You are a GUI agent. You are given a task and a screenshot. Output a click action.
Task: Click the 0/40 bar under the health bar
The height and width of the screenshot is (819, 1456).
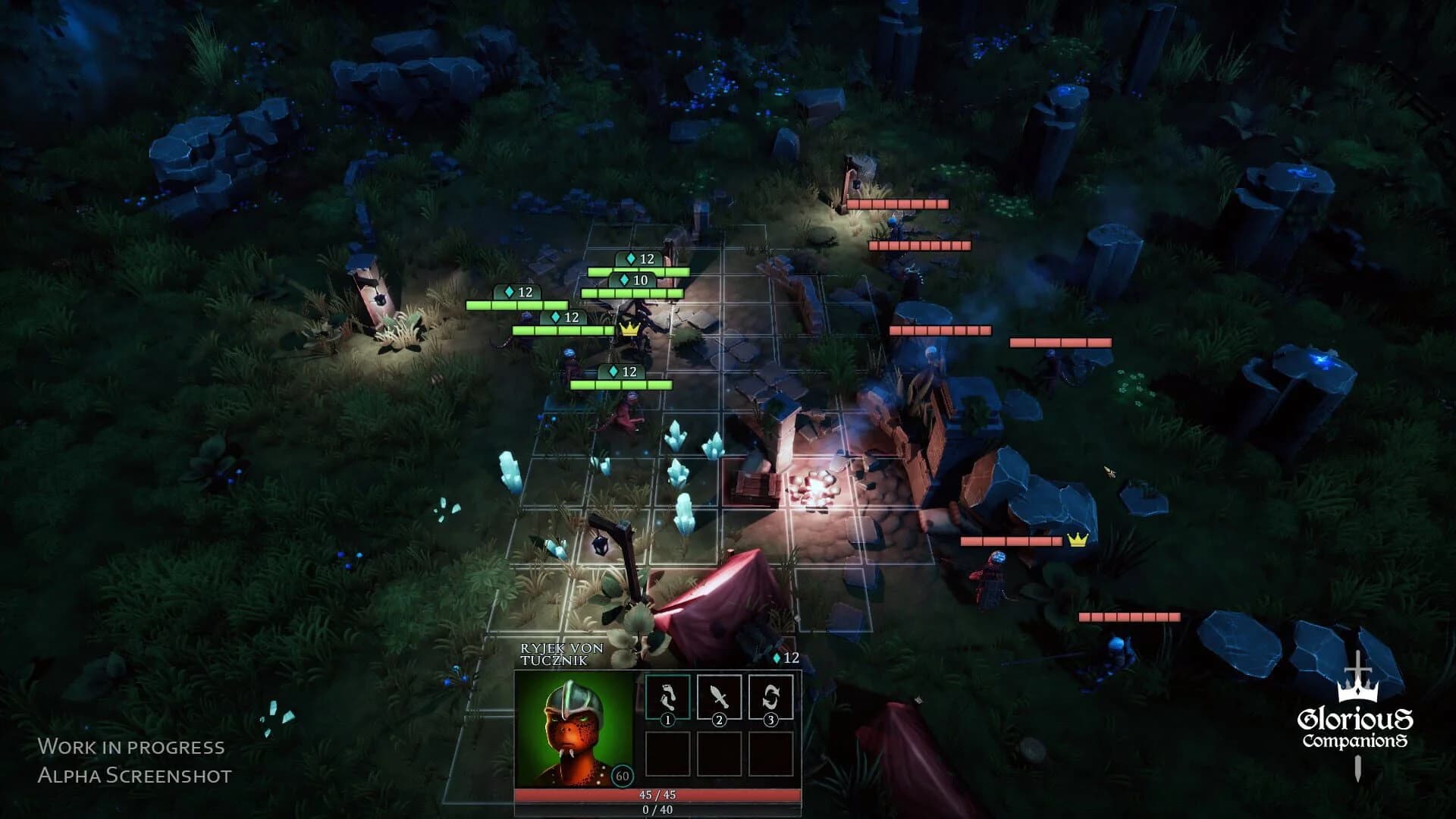point(658,810)
